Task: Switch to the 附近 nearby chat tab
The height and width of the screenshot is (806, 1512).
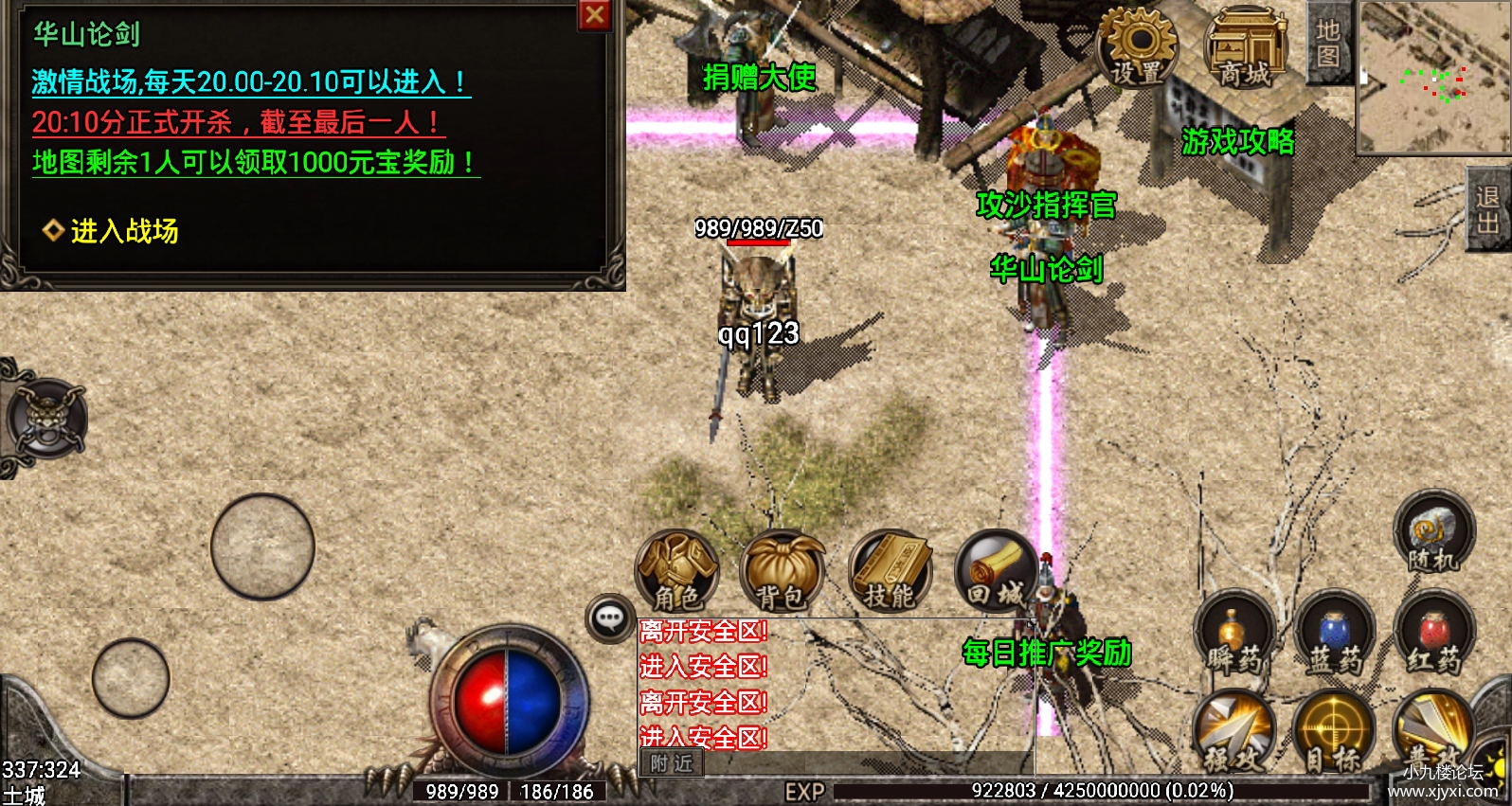Action: (x=672, y=763)
